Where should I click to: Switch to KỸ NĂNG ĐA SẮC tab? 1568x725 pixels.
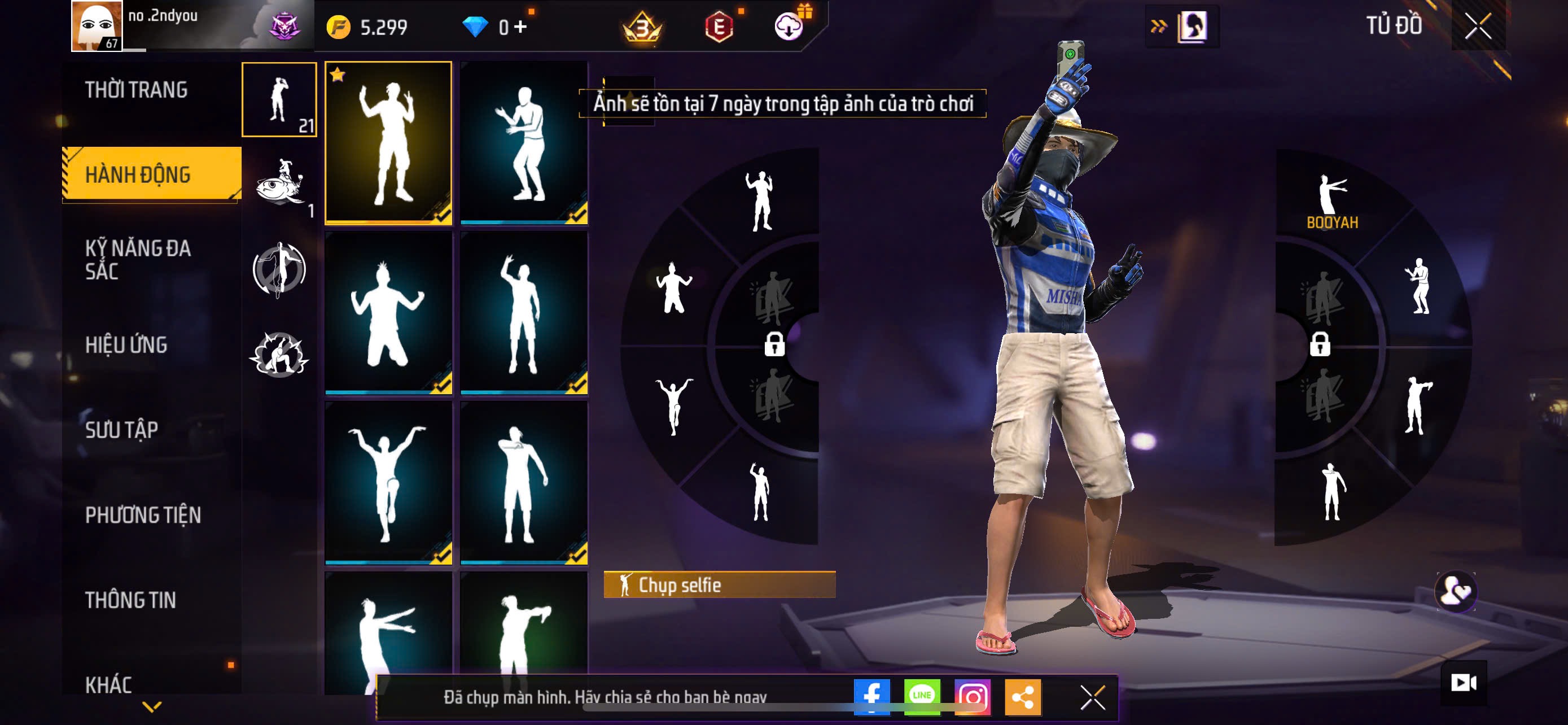pyautogui.click(x=138, y=259)
